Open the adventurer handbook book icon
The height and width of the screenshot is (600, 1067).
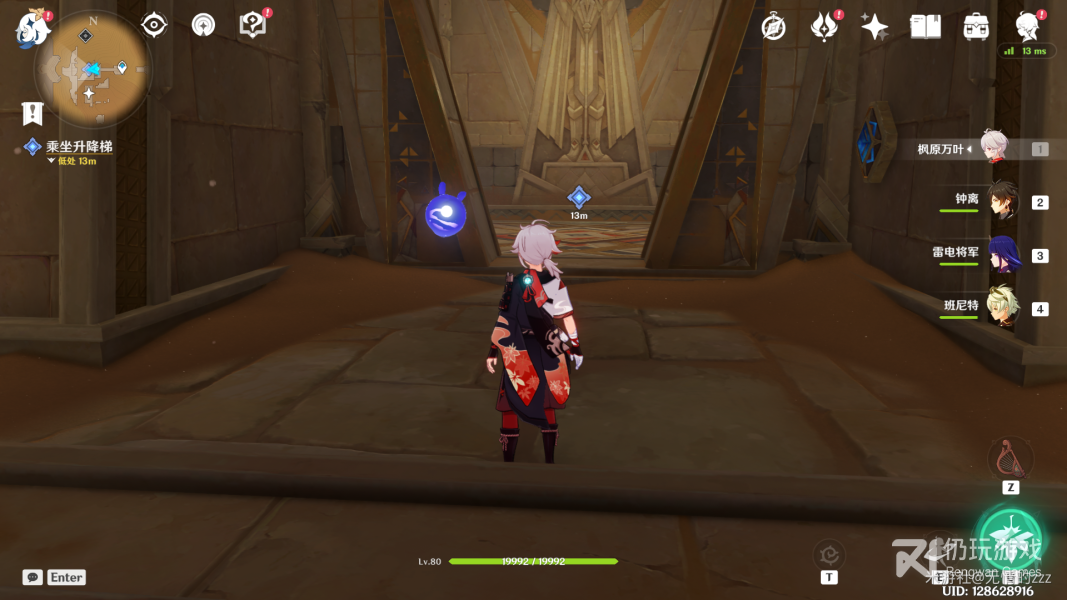(925, 27)
